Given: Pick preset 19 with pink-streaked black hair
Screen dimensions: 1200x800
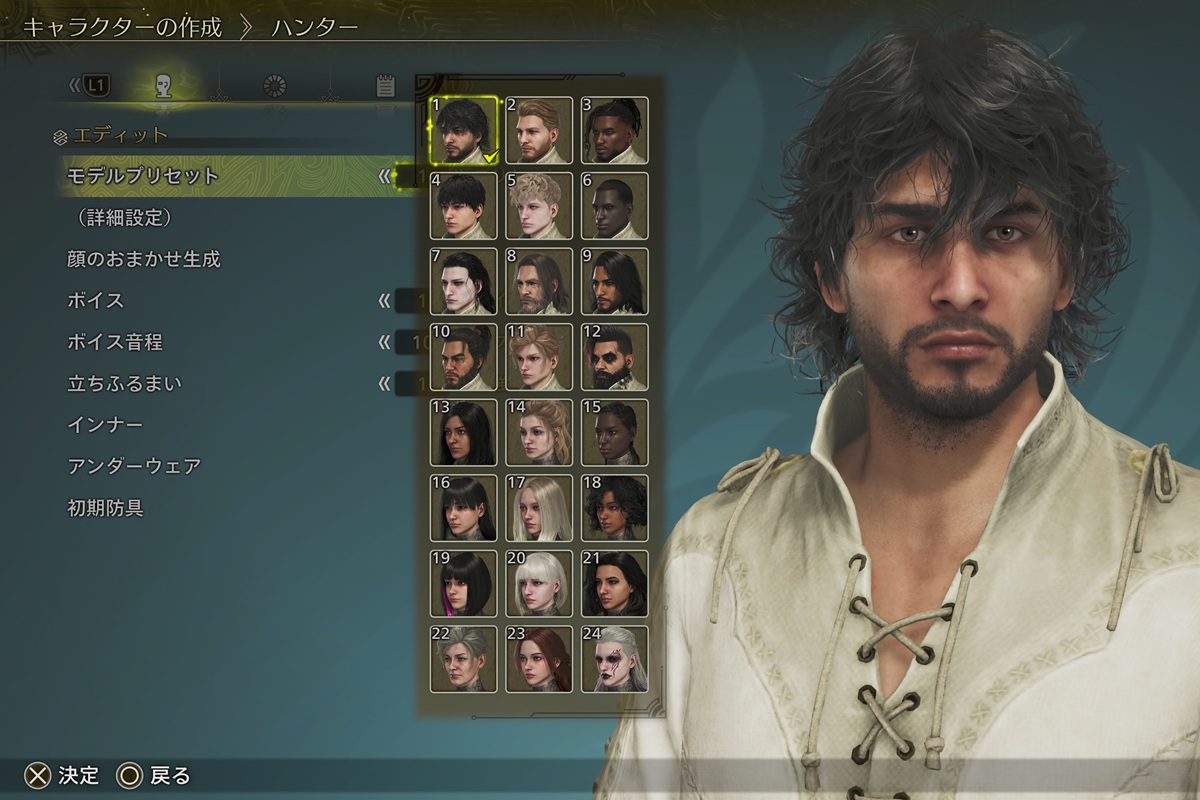Looking at the screenshot, I should (464, 584).
